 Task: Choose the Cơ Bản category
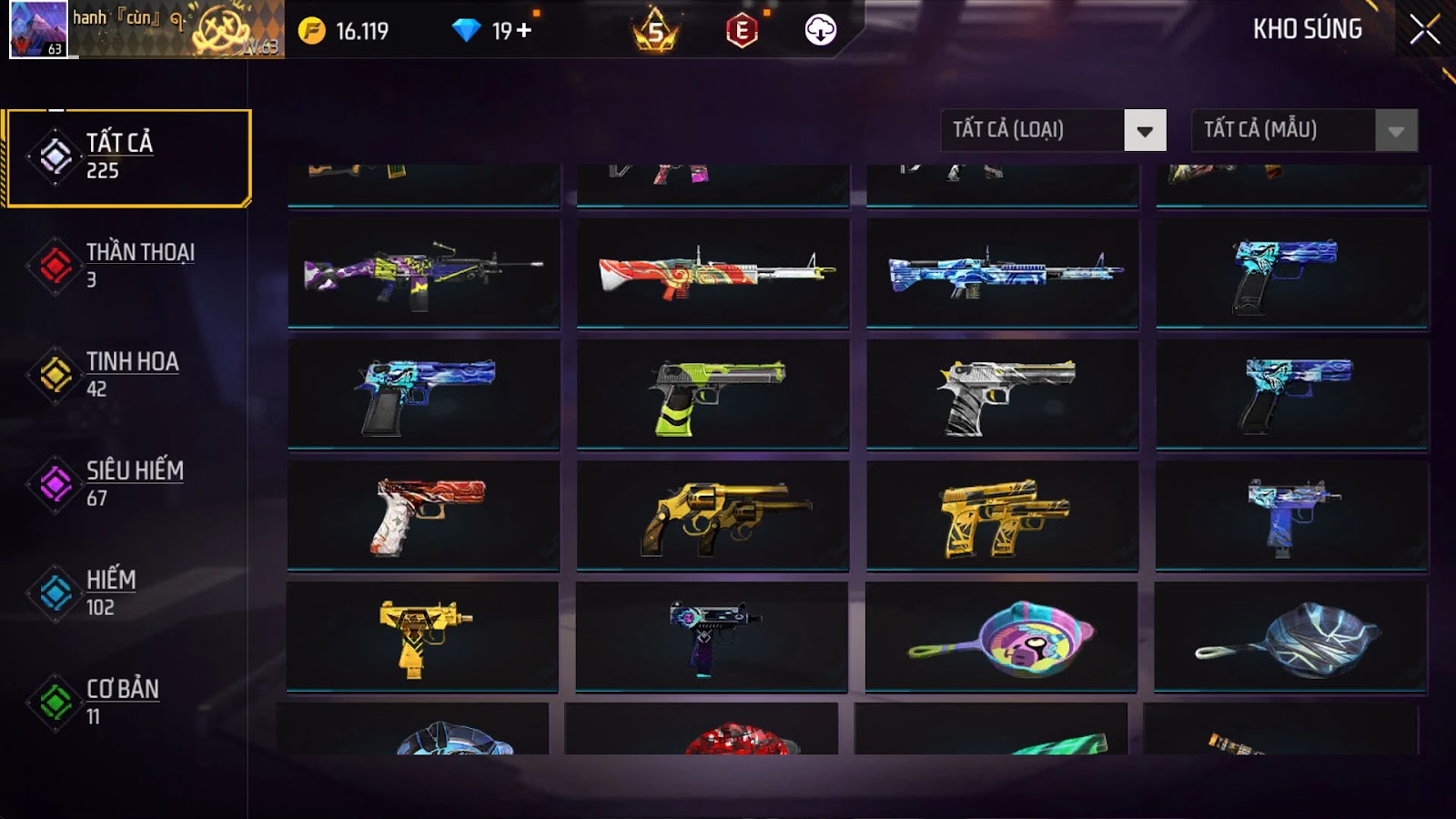click(x=128, y=702)
